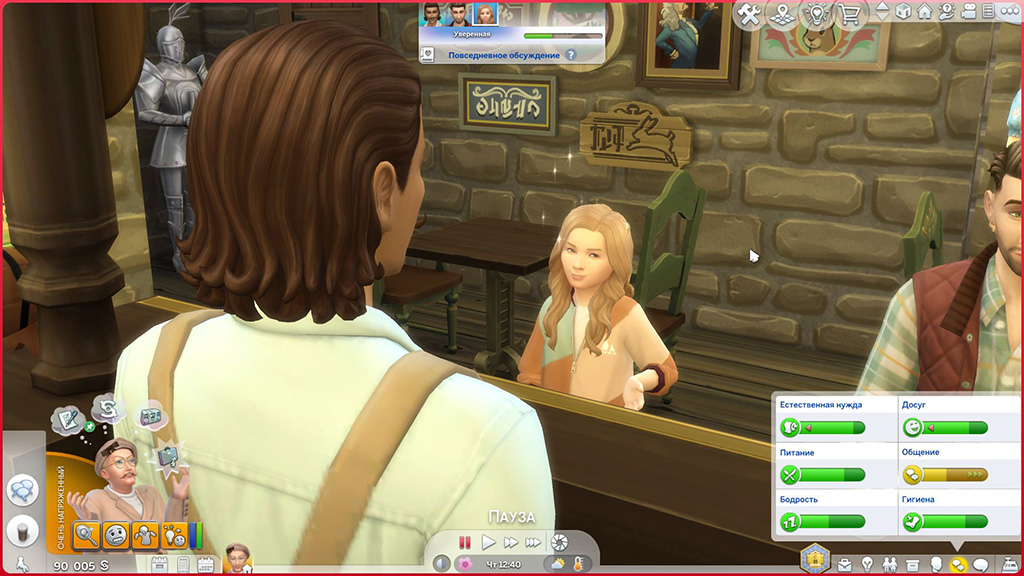1024x576 pixels.
Task: Click the red pause button
Action: tap(465, 542)
